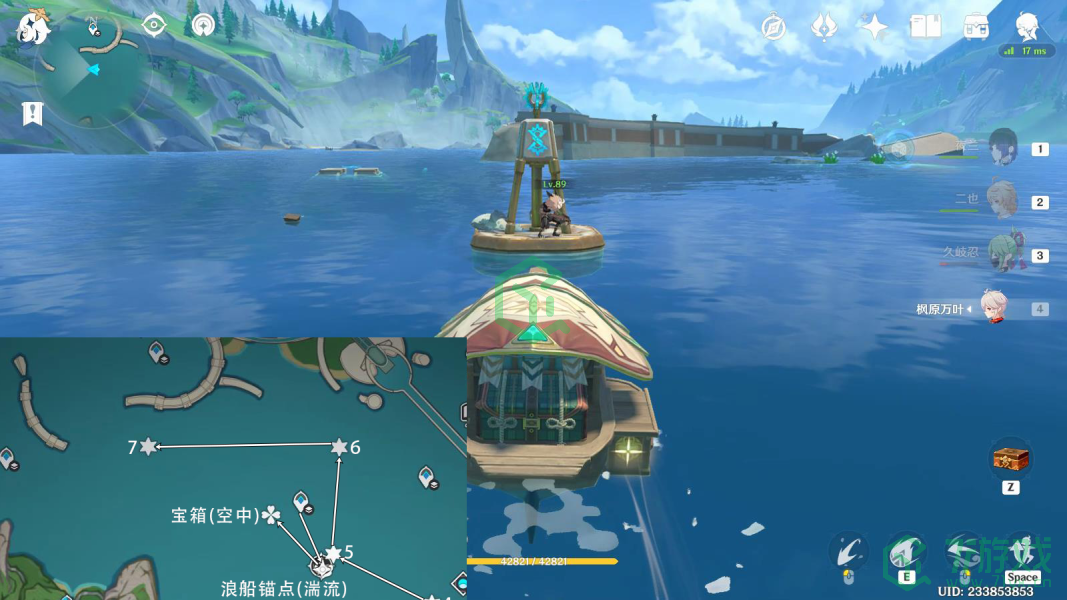The width and height of the screenshot is (1067, 600).
Task: Fire the boat's cannon attack skill
Action: click(x=848, y=553)
